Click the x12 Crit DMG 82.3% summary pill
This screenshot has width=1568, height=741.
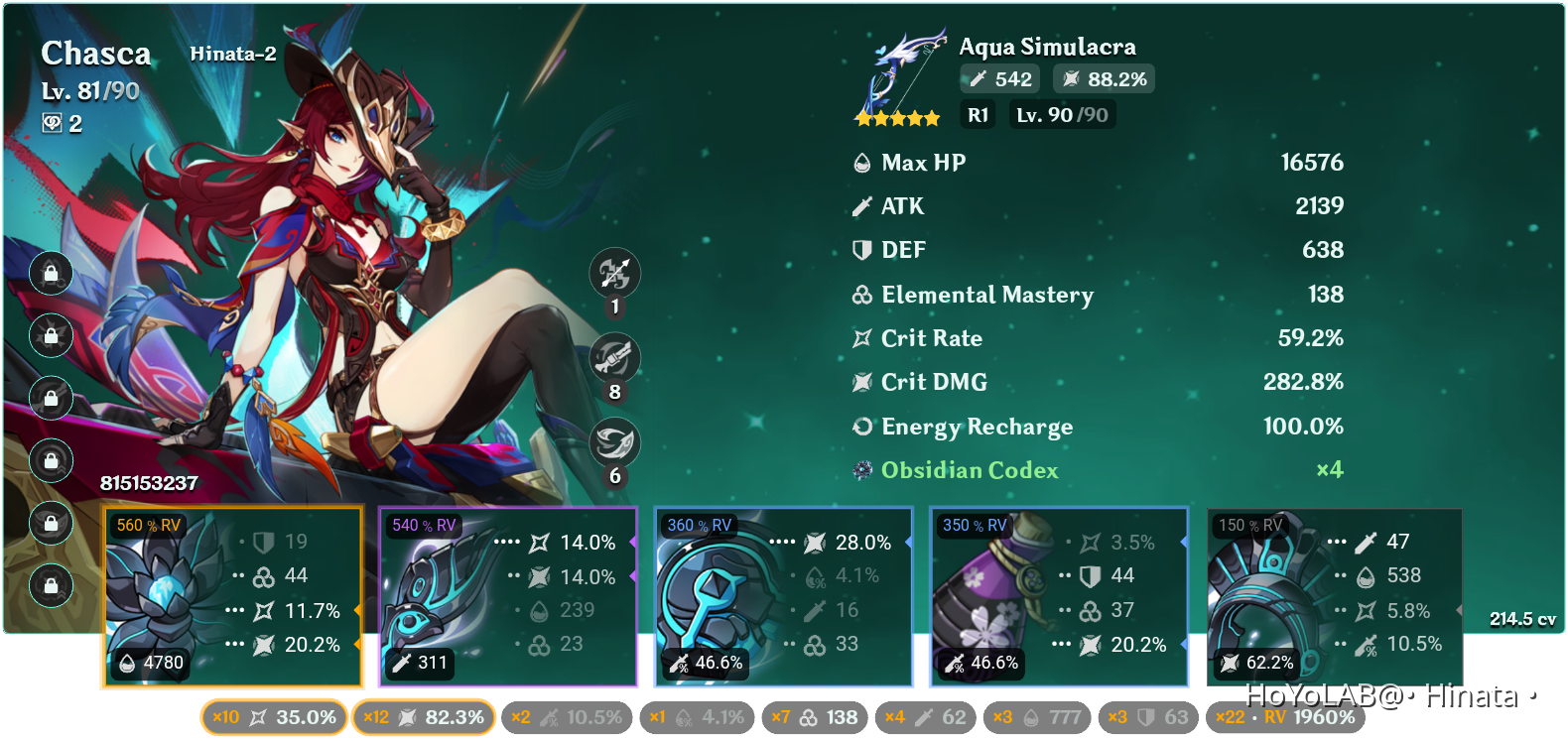(x=425, y=717)
